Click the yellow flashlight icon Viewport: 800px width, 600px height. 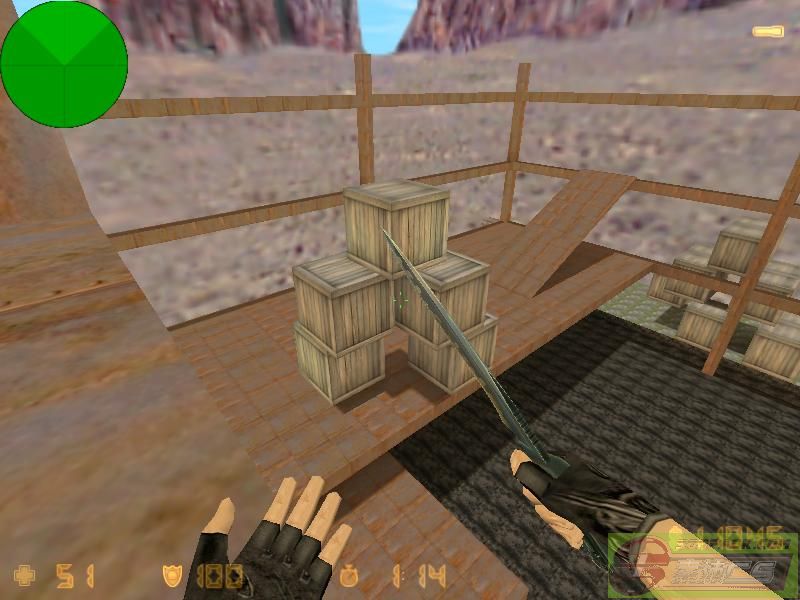(767, 32)
